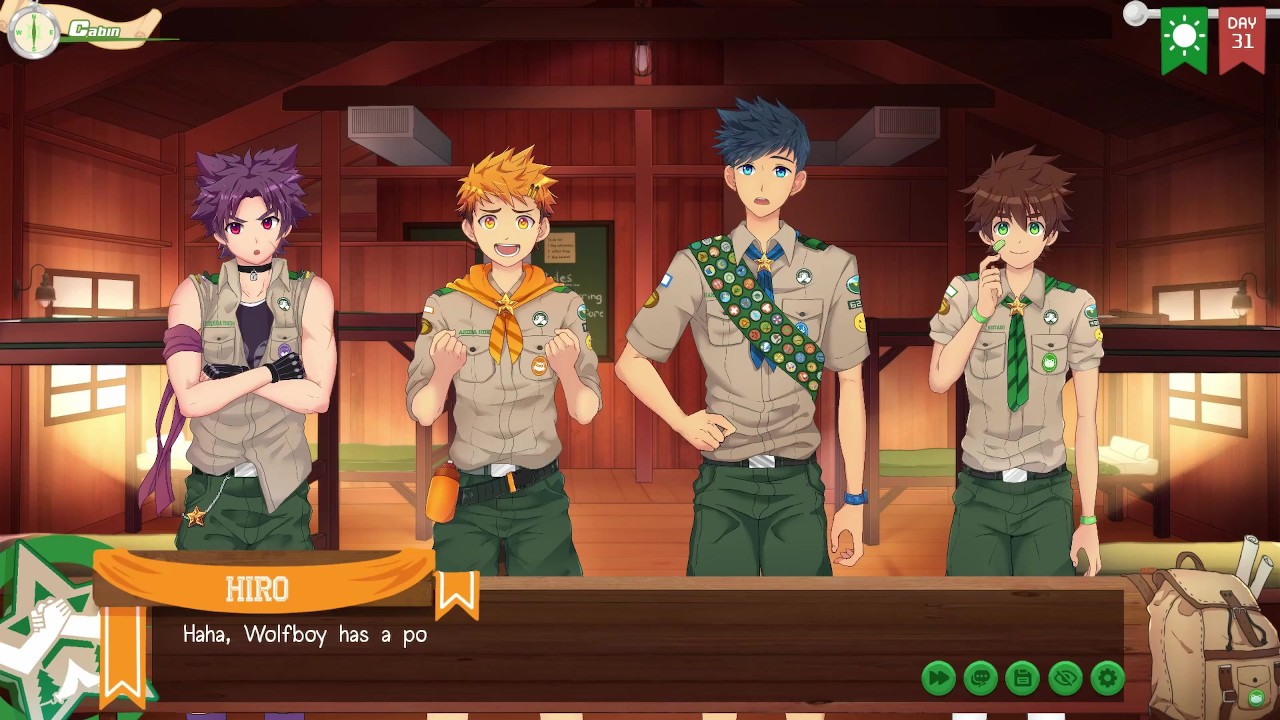Open the backpack inventory
Screen dimensions: 1280x720
1210,630
